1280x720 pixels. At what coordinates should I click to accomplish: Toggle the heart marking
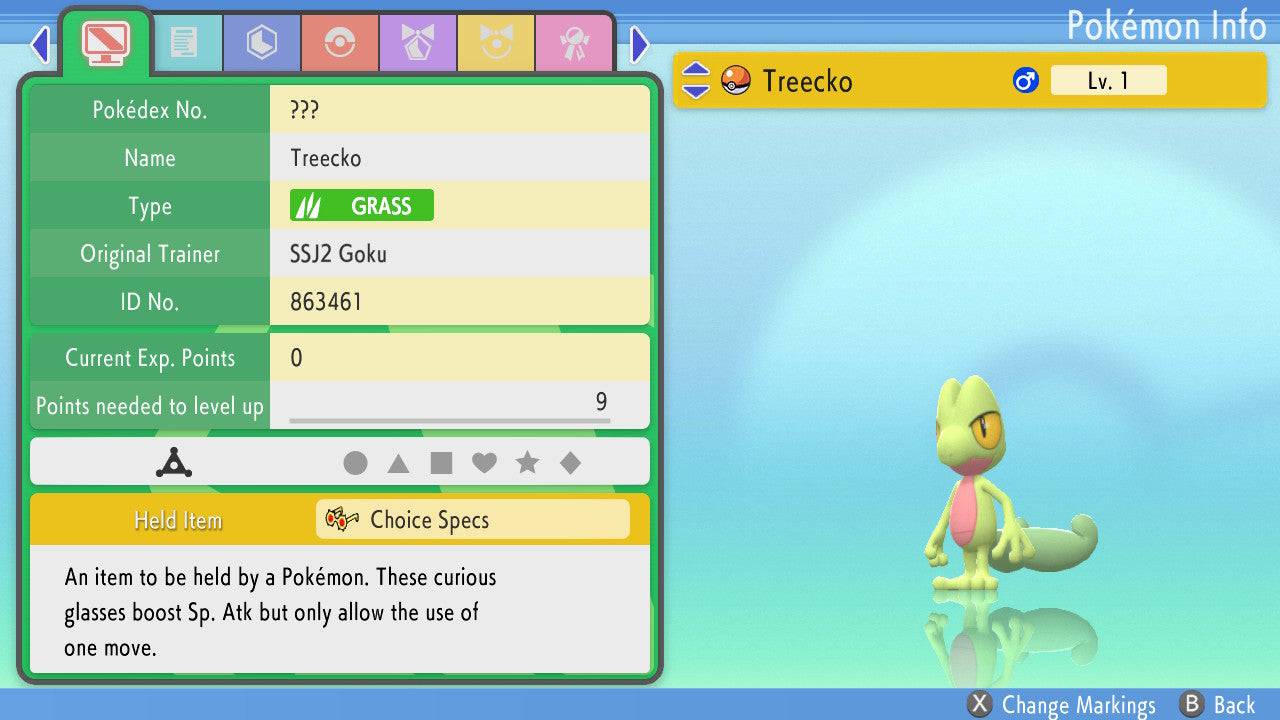484,463
